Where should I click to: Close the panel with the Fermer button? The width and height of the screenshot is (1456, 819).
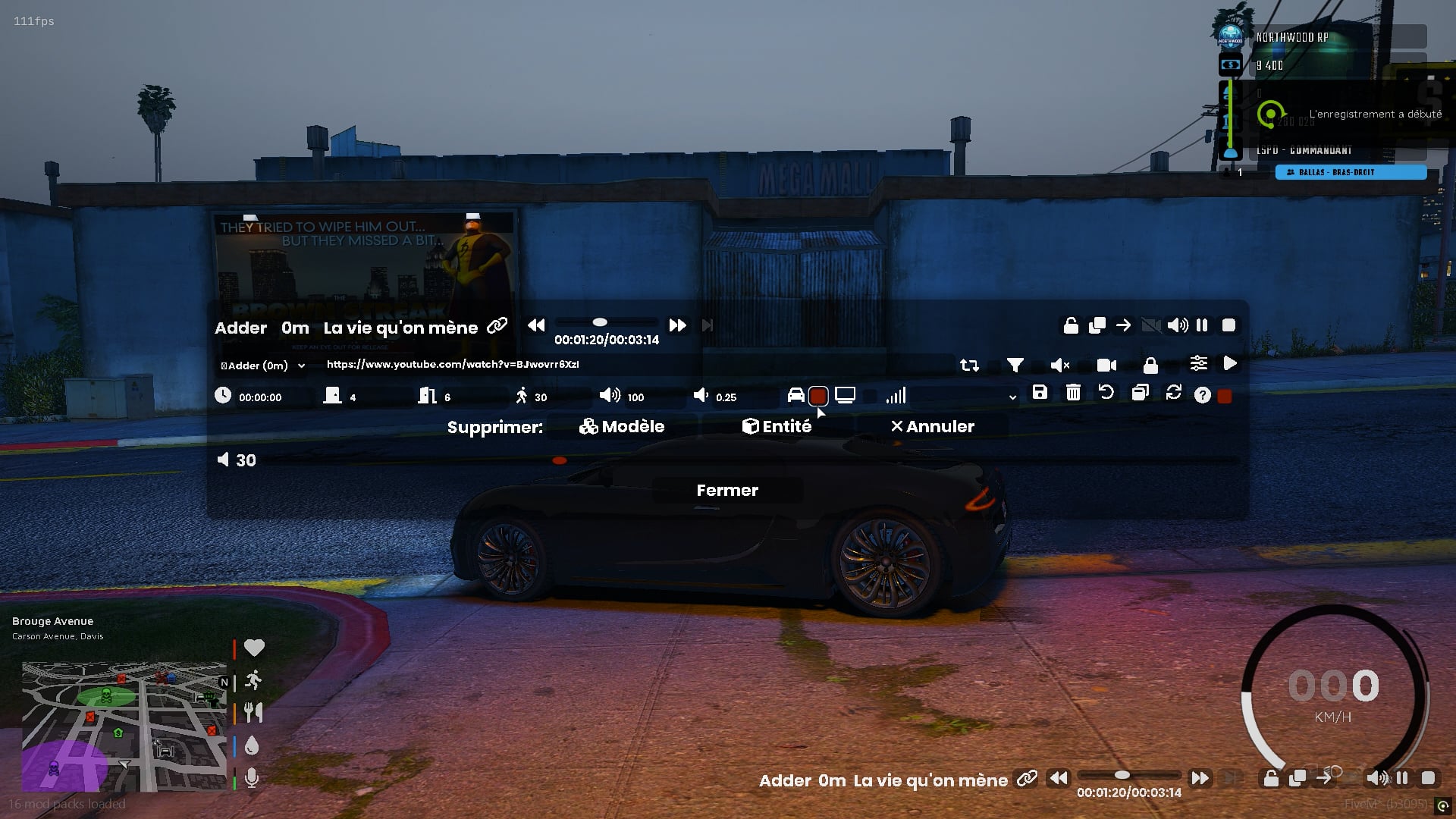click(x=727, y=491)
